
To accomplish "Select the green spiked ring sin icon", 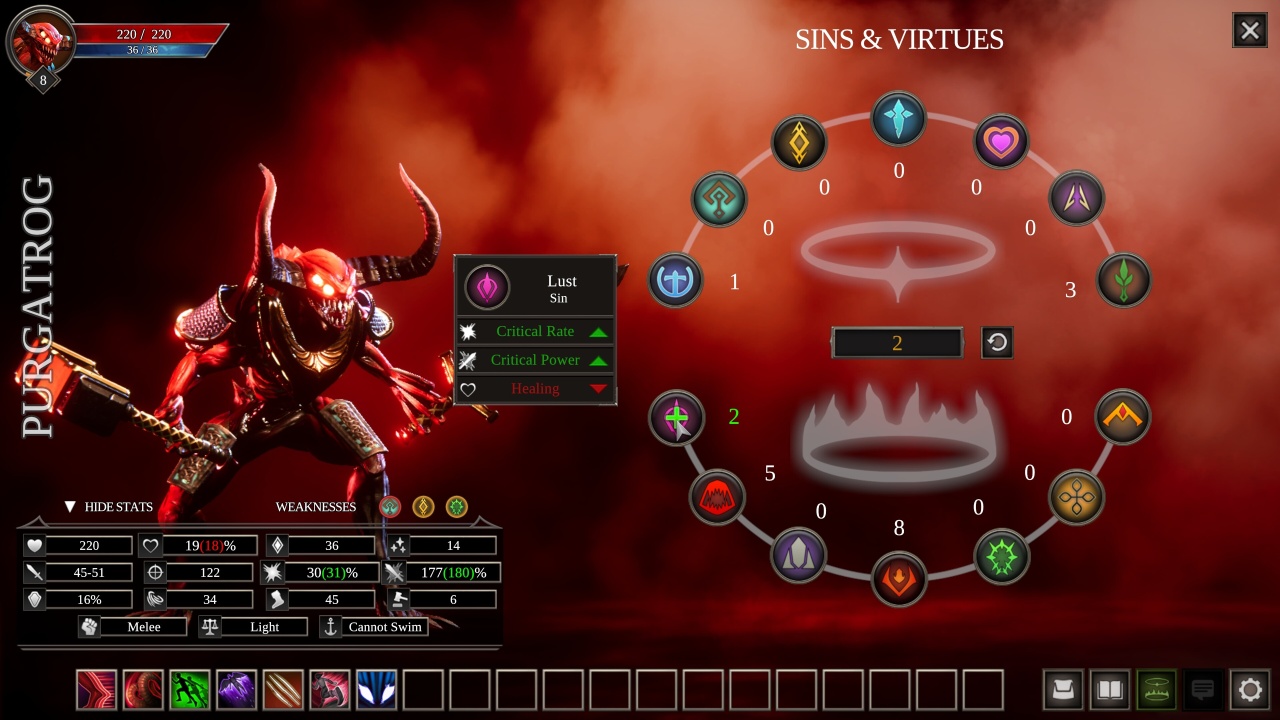I will [x=1001, y=556].
